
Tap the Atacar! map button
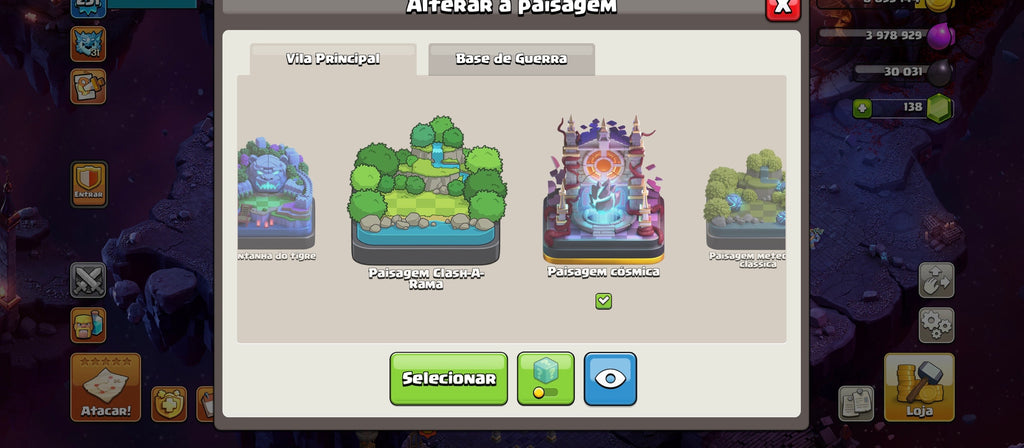[x=105, y=387]
